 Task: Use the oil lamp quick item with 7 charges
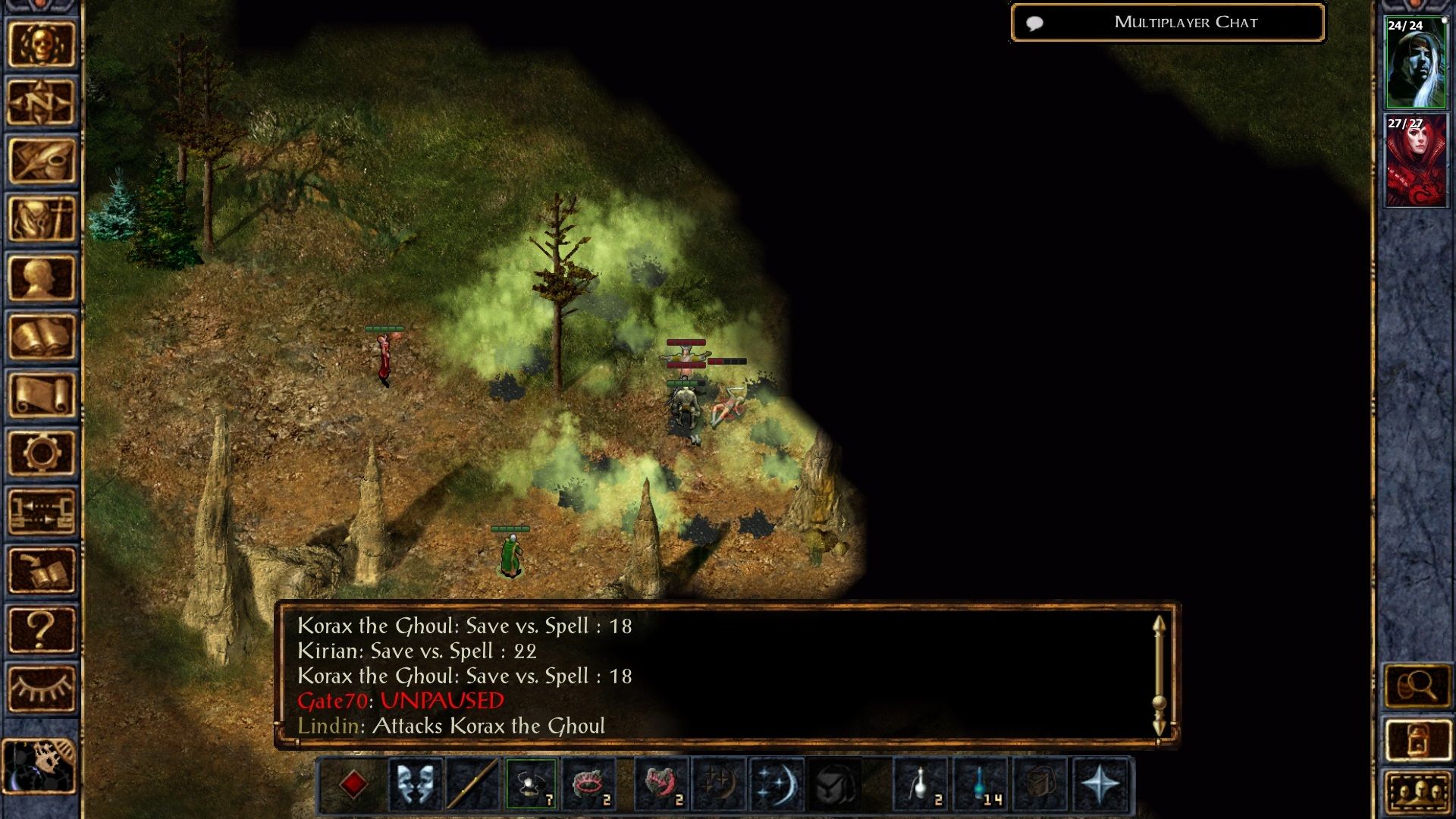[x=529, y=785]
